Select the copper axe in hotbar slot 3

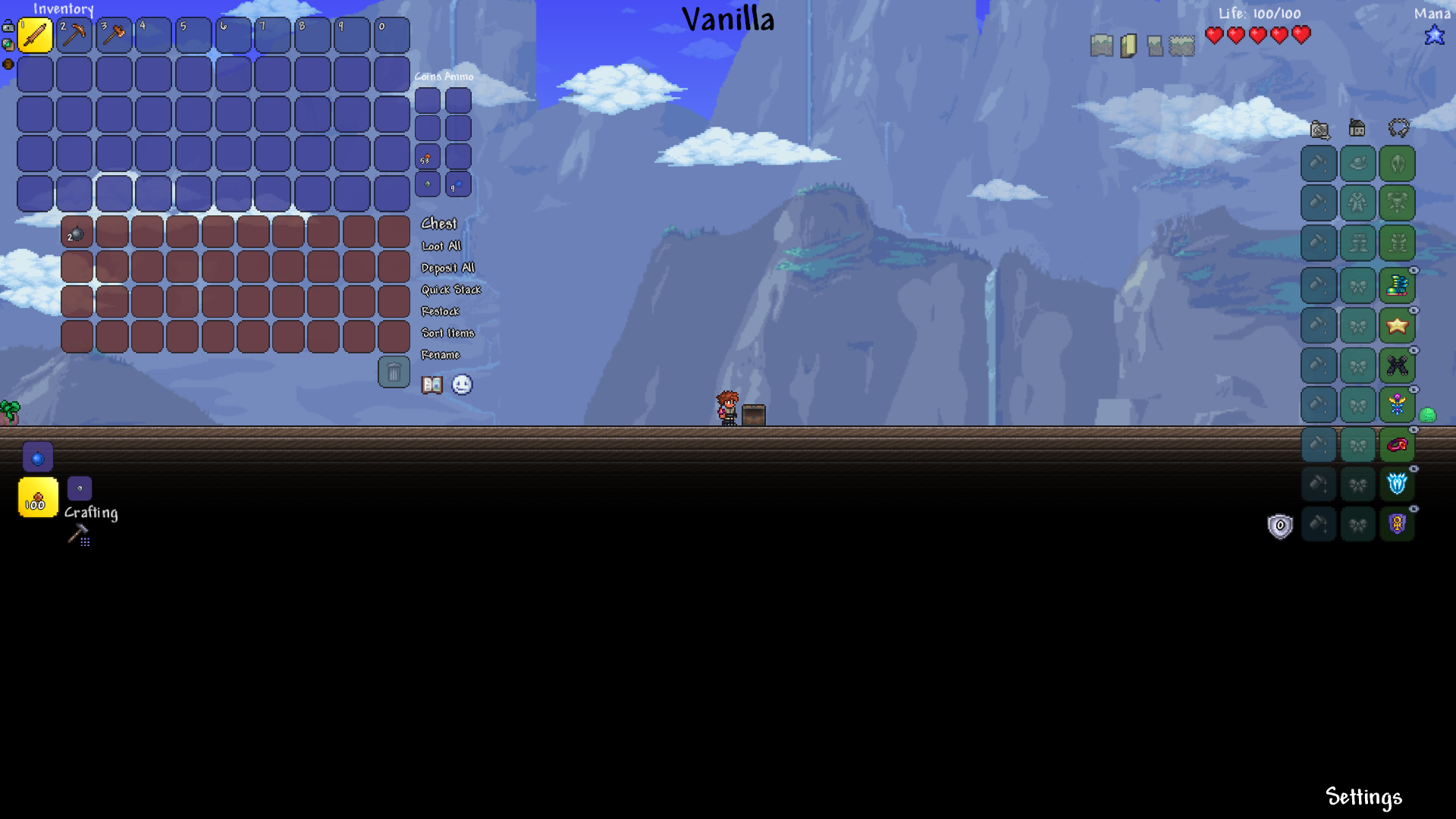click(115, 35)
